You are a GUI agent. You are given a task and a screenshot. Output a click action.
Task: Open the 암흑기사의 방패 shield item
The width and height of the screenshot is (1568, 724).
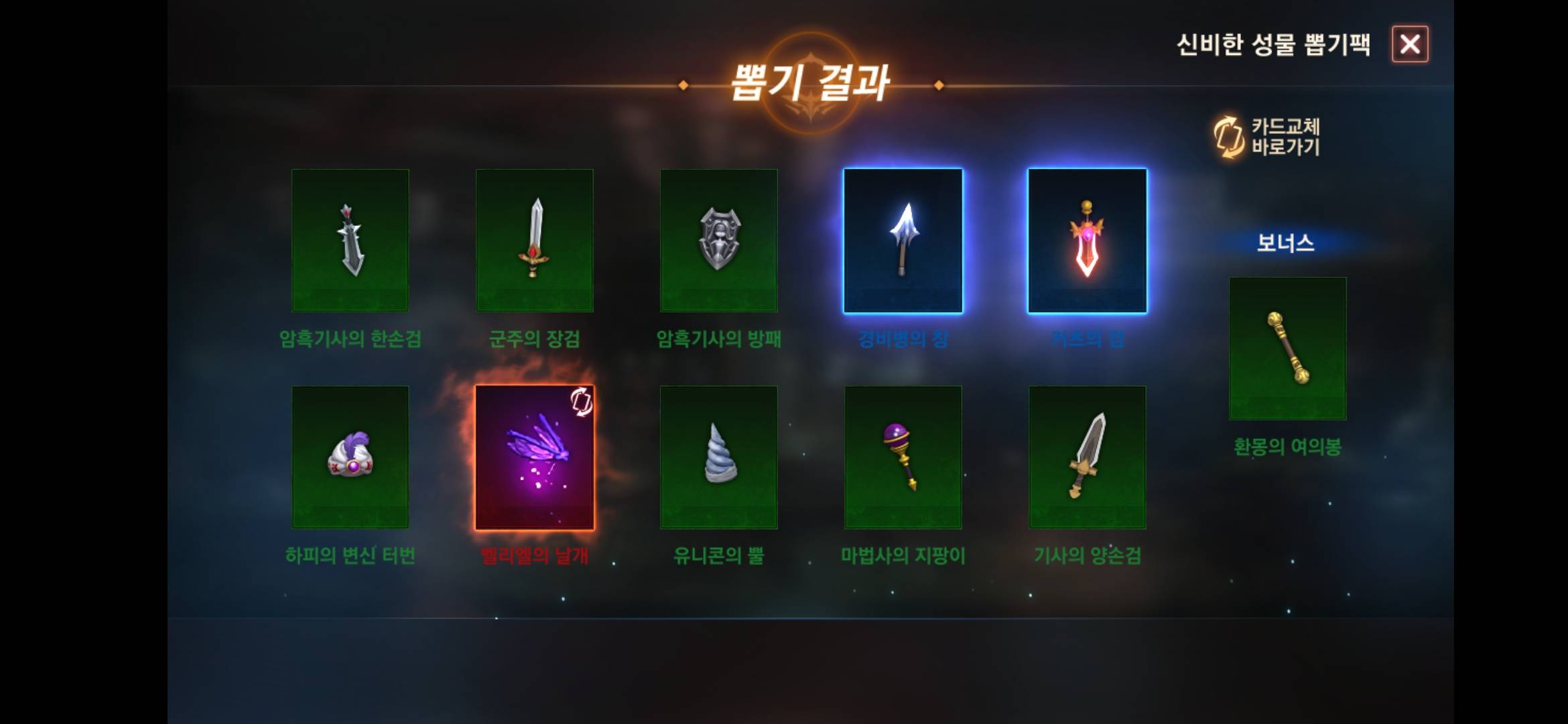pyautogui.click(x=719, y=241)
